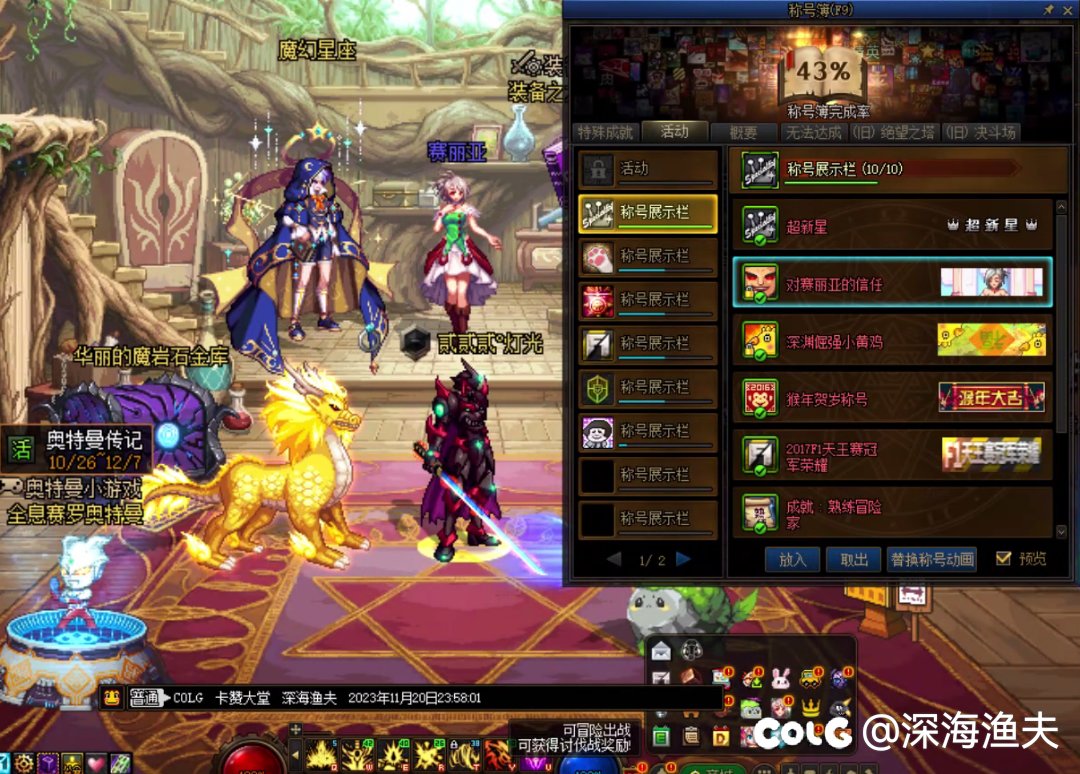
Task: Click the 放入 button
Action: (792, 560)
